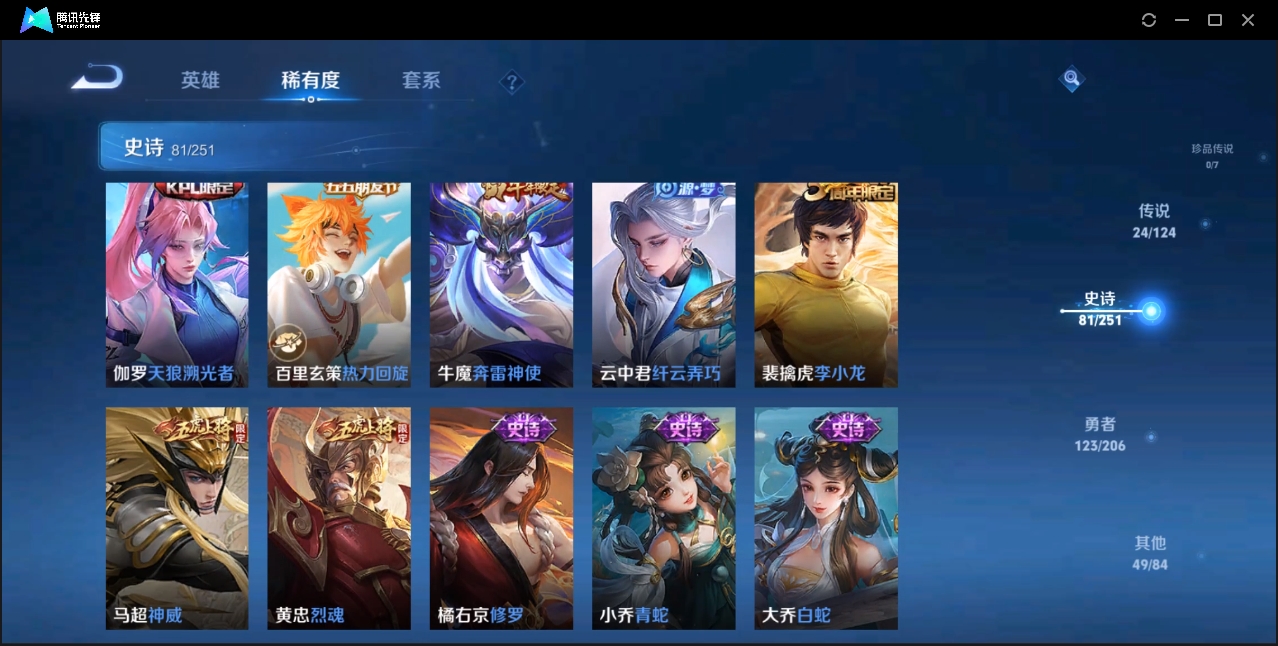View the 橘右京 修罗 skin card
This screenshot has height=646, width=1278.
[501, 518]
